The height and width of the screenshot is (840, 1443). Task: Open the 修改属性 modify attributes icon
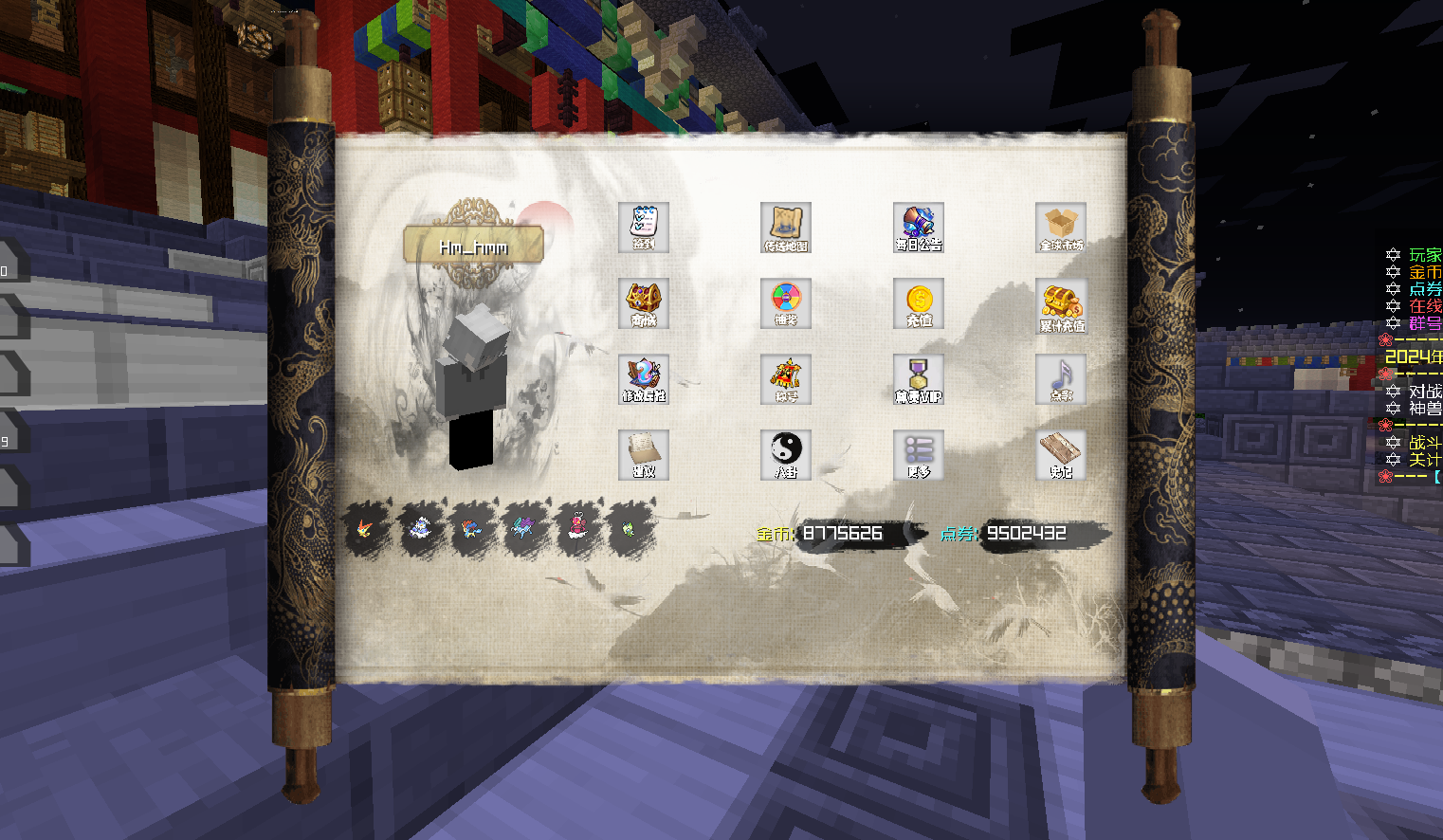pyautogui.click(x=644, y=379)
